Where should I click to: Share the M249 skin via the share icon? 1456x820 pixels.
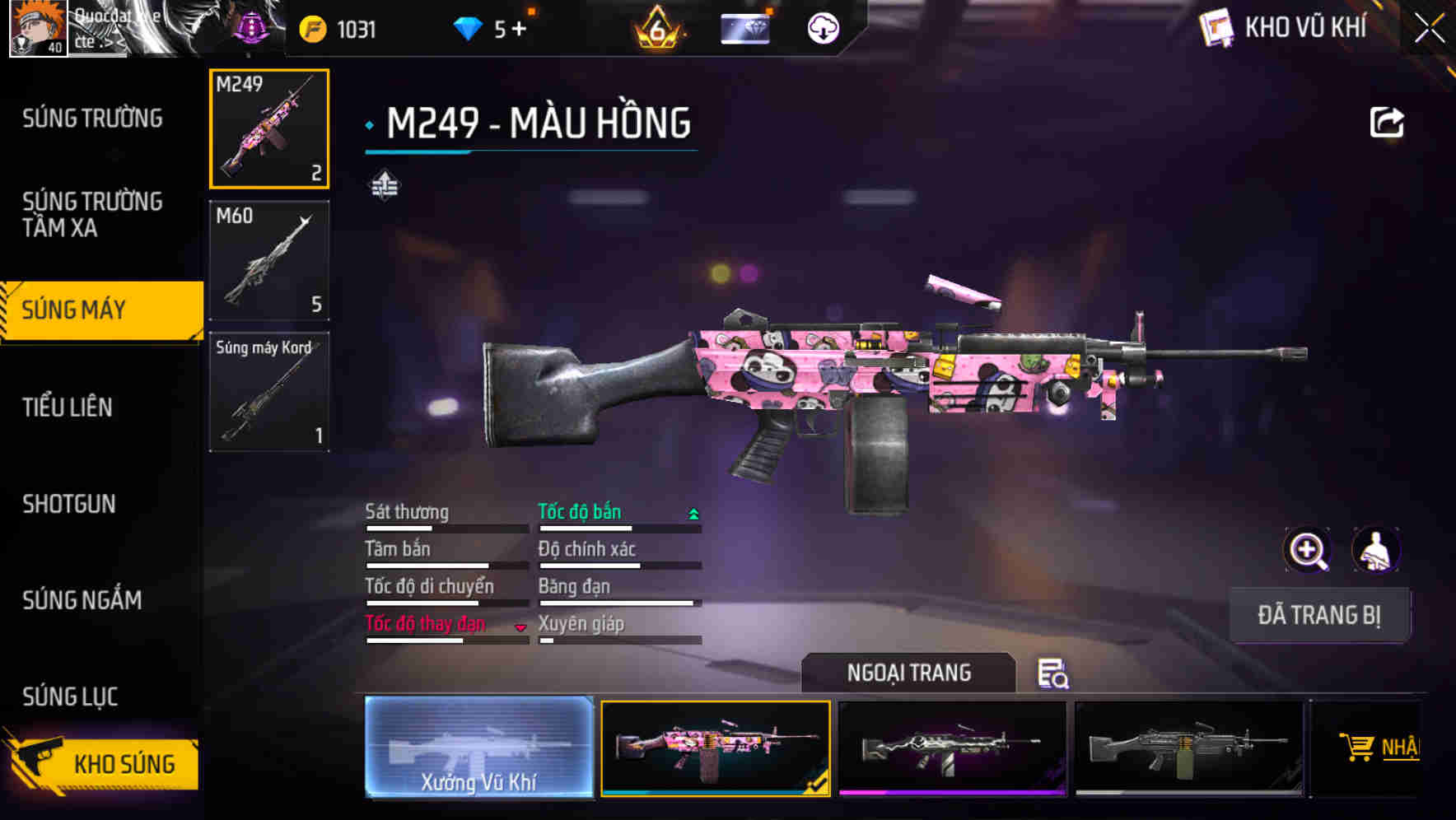pyautogui.click(x=1388, y=122)
